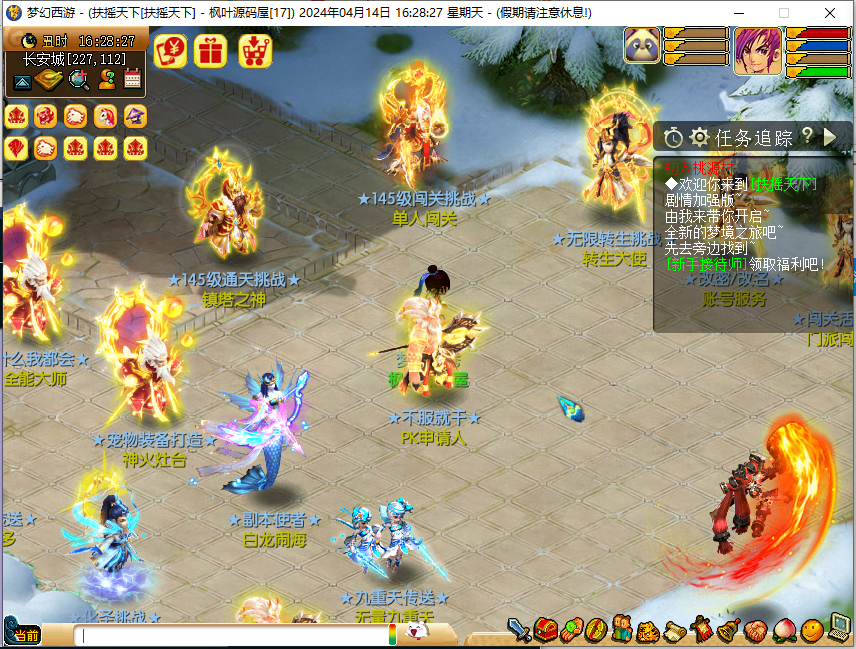Collapse the minimap panel with up arrow
856x649 pixels.
coord(21,81)
